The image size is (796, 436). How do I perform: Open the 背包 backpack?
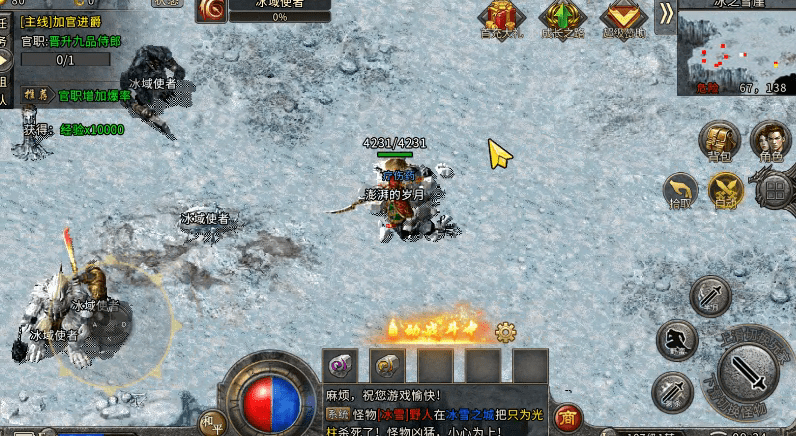point(718,140)
